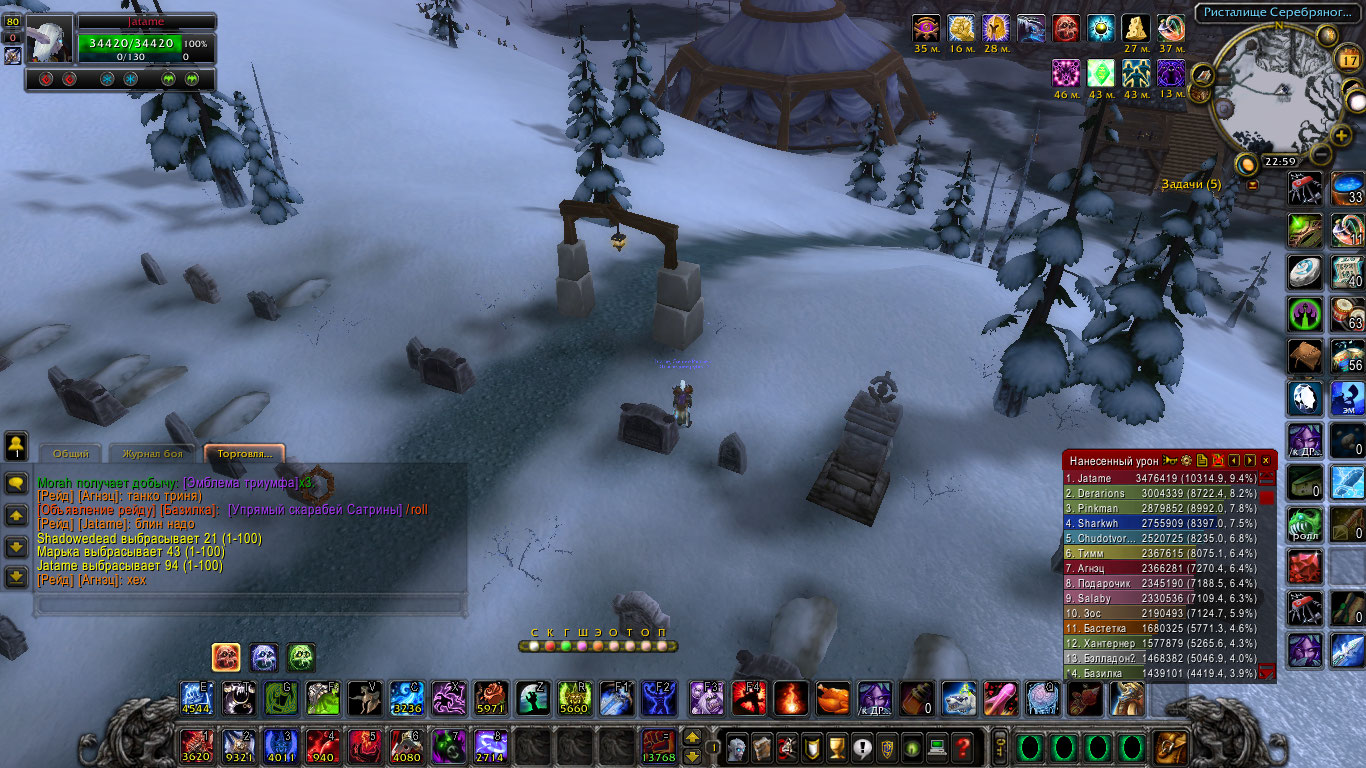Open the calendar button showing 17
The width and height of the screenshot is (1366, 768).
point(1347,60)
